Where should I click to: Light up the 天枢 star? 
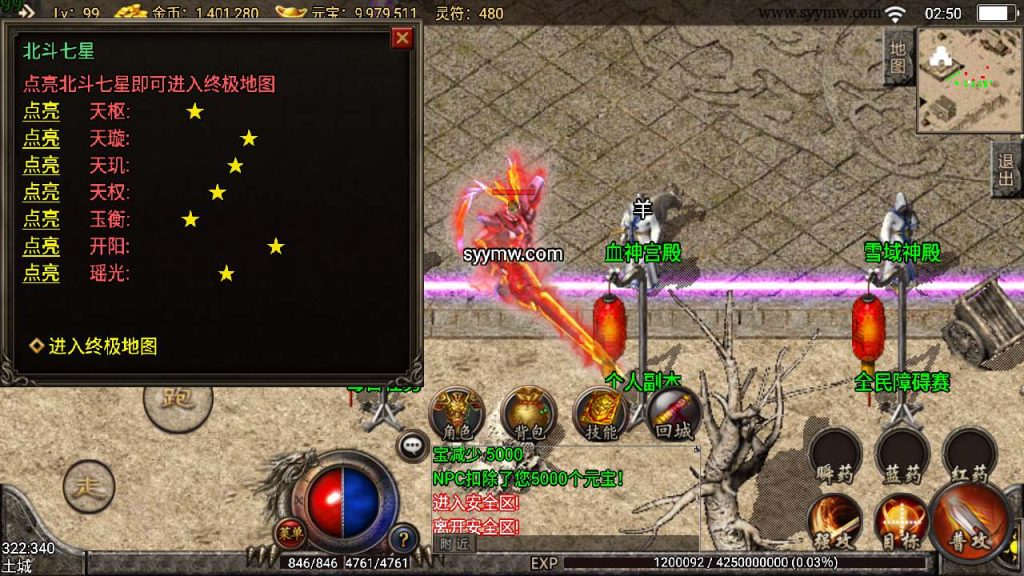(x=41, y=111)
